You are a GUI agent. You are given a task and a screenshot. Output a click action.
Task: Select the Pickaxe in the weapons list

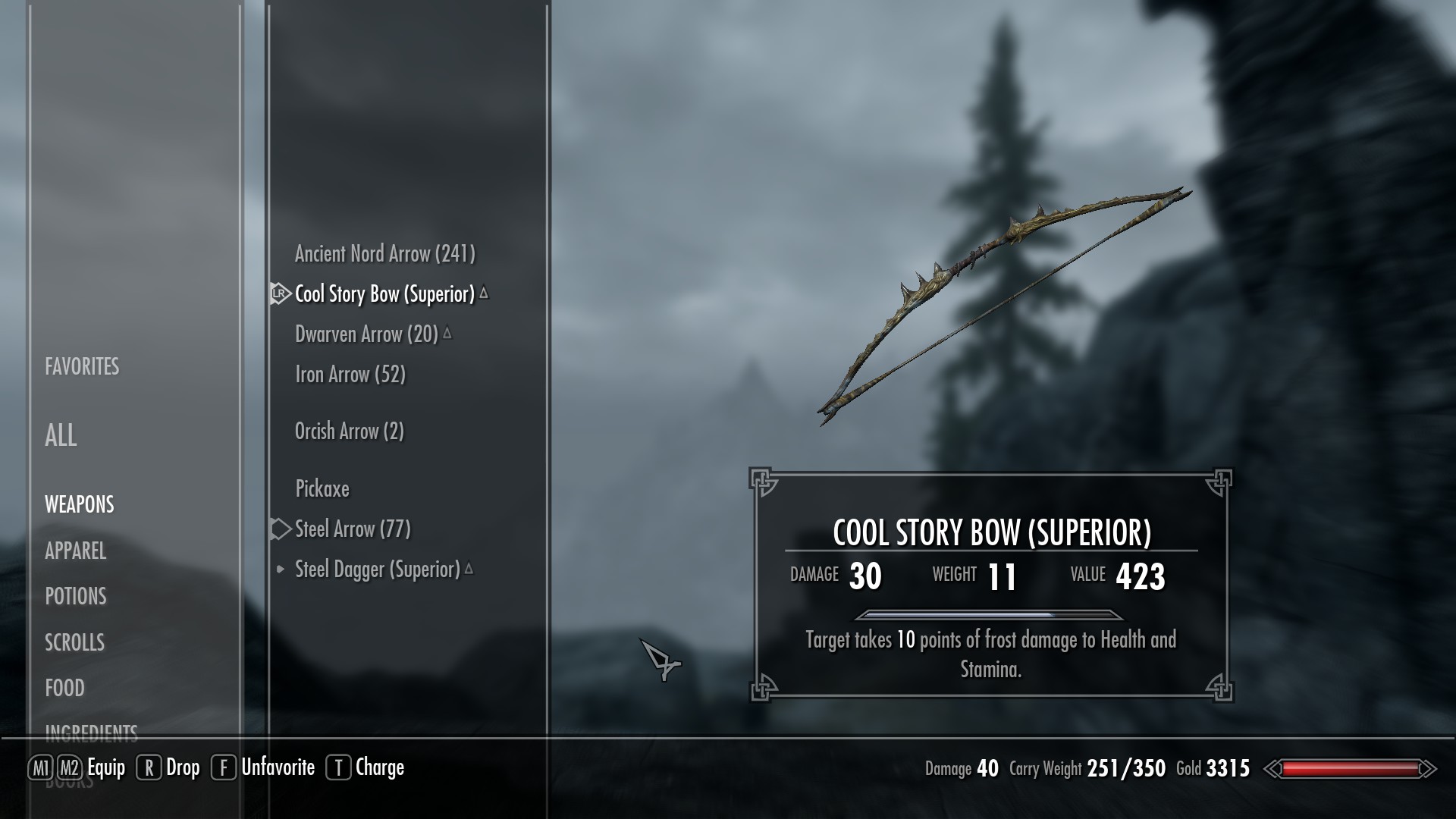[x=322, y=489]
